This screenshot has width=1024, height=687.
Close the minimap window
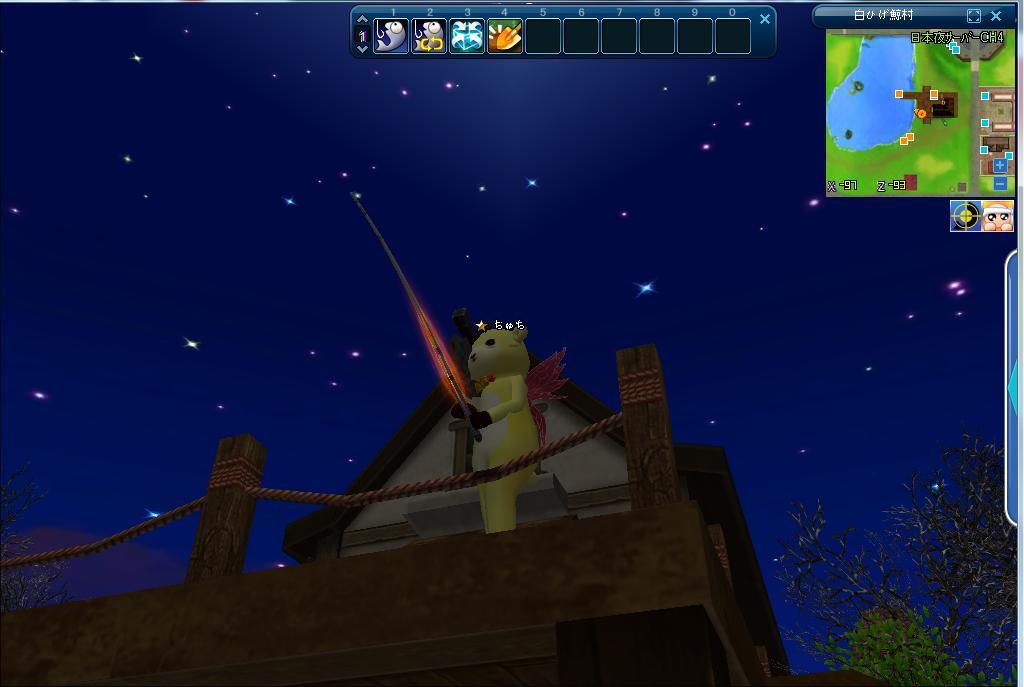(x=996, y=15)
